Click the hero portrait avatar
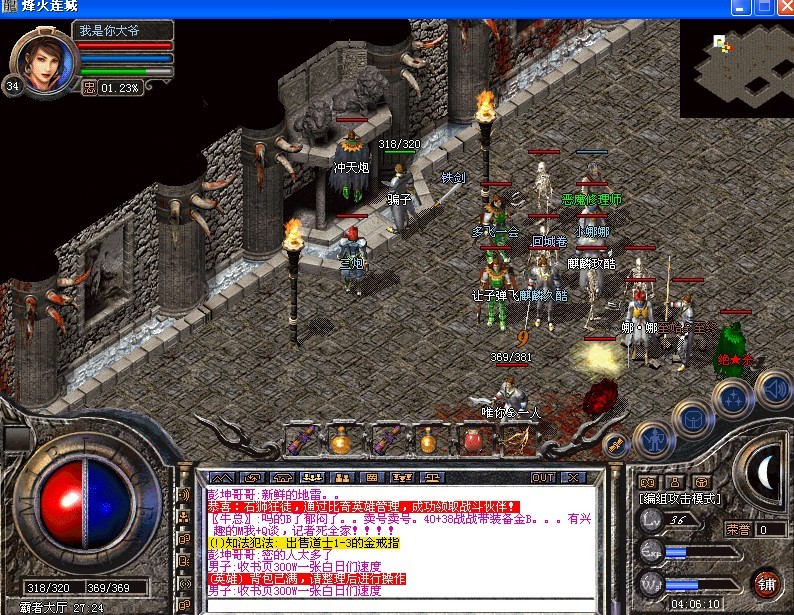This screenshot has height=615, width=794. click(x=45, y=60)
